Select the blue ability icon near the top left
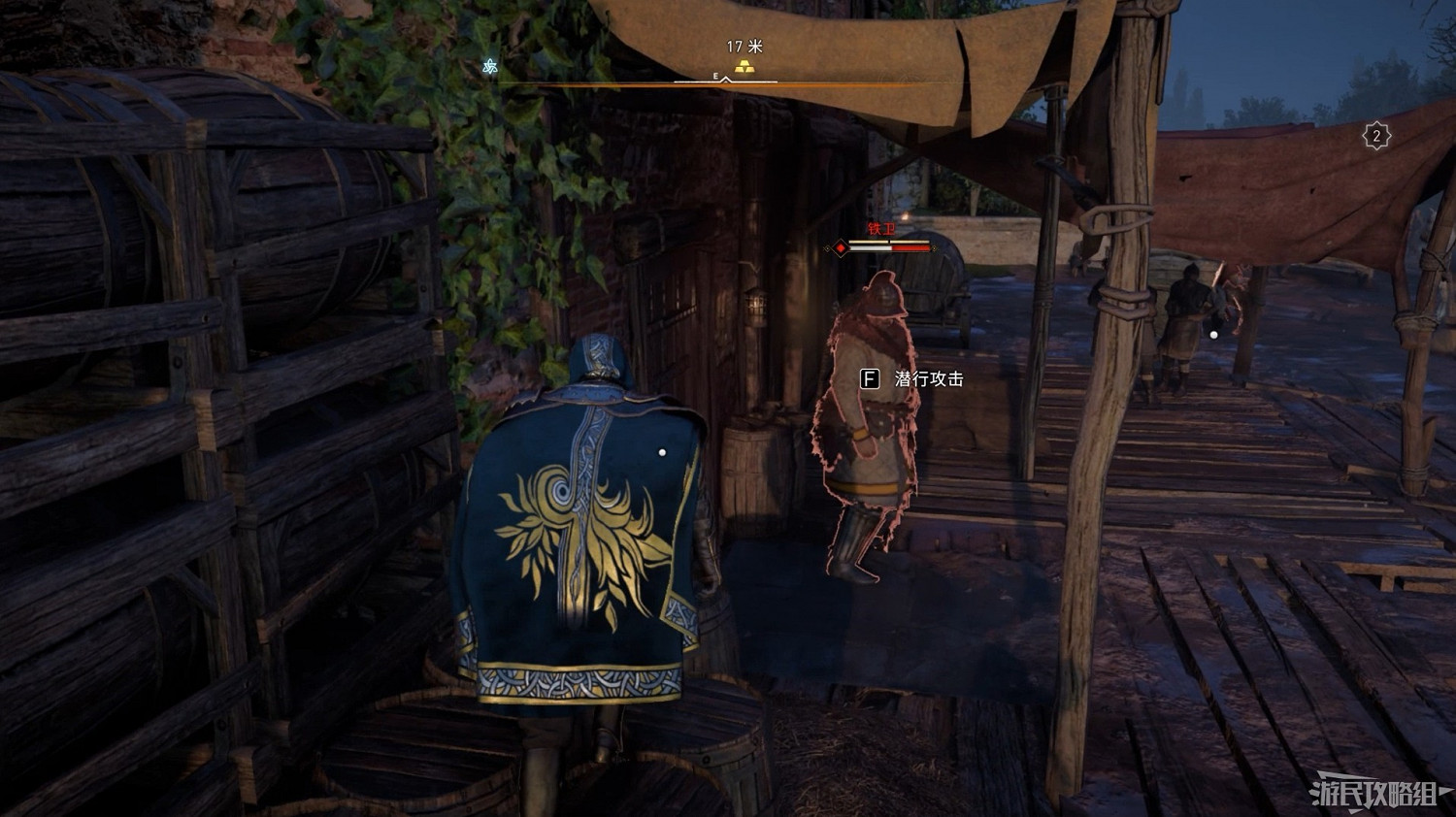 [x=491, y=68]
